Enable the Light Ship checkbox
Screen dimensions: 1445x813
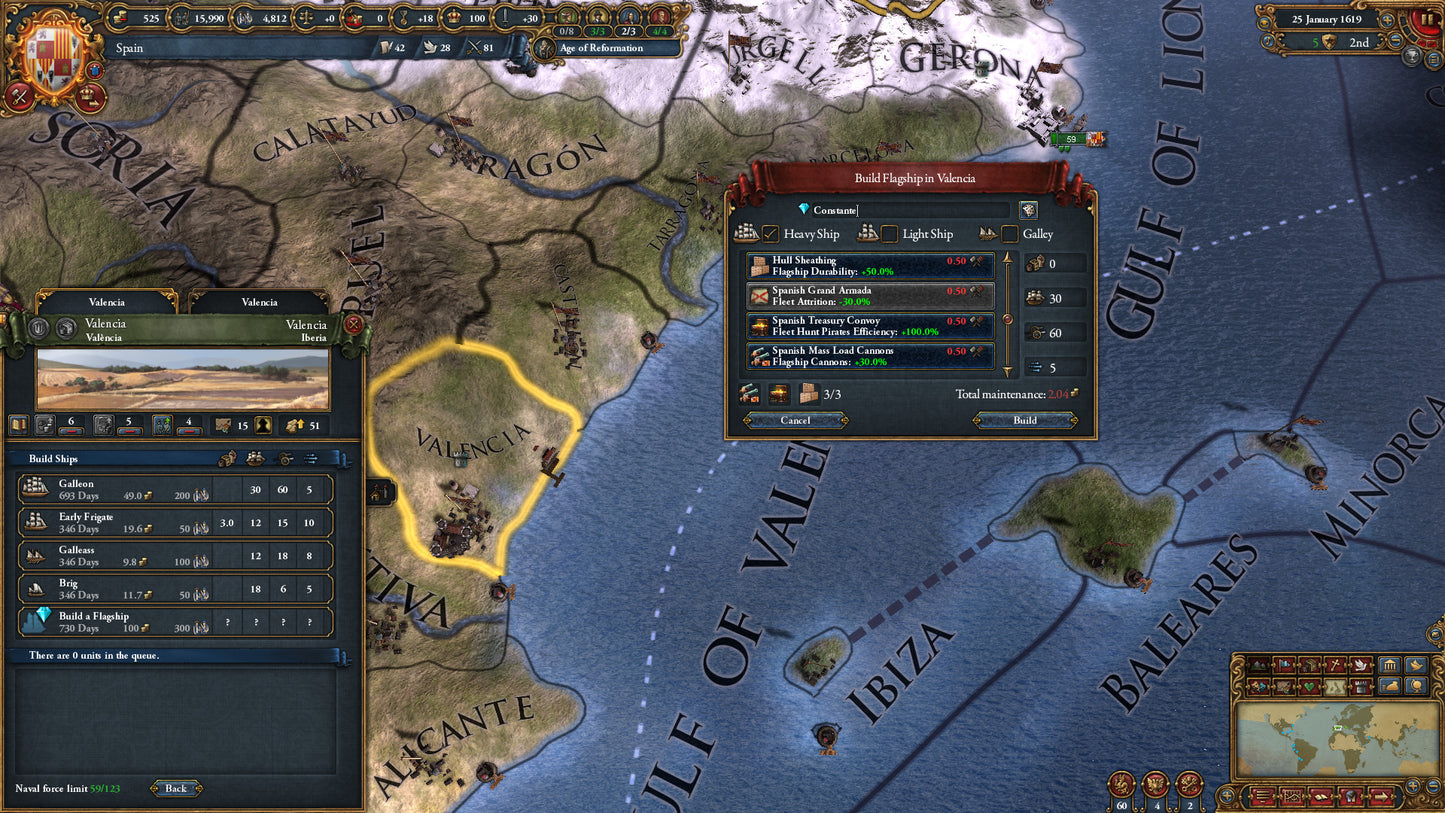888,234
